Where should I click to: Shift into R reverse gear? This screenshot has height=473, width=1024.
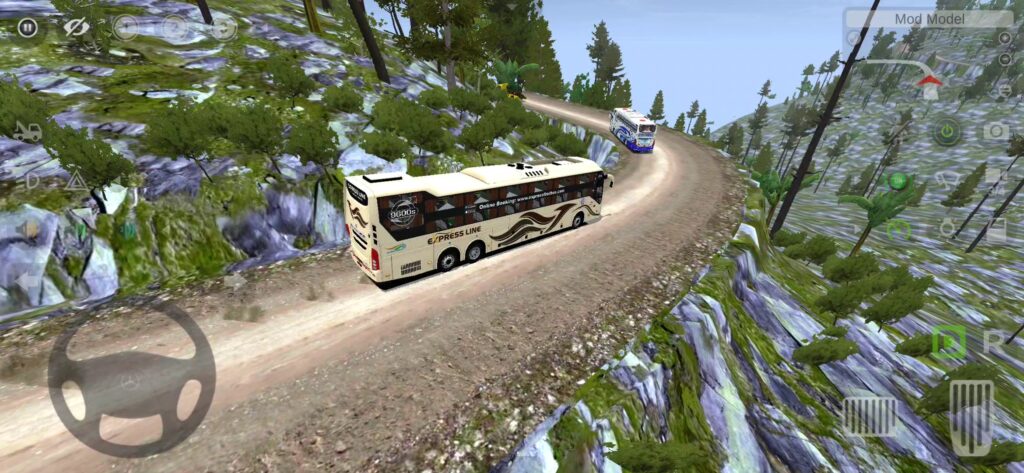(993, 342)
